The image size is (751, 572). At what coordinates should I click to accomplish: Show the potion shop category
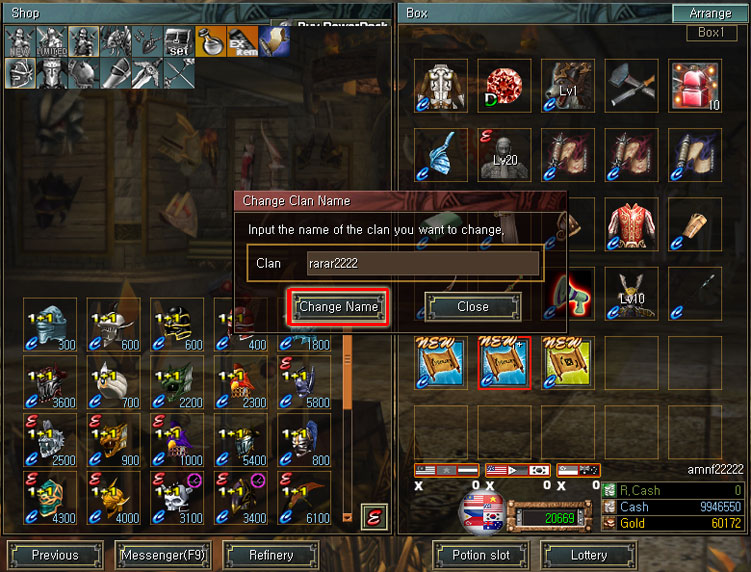tap(209, 42)
